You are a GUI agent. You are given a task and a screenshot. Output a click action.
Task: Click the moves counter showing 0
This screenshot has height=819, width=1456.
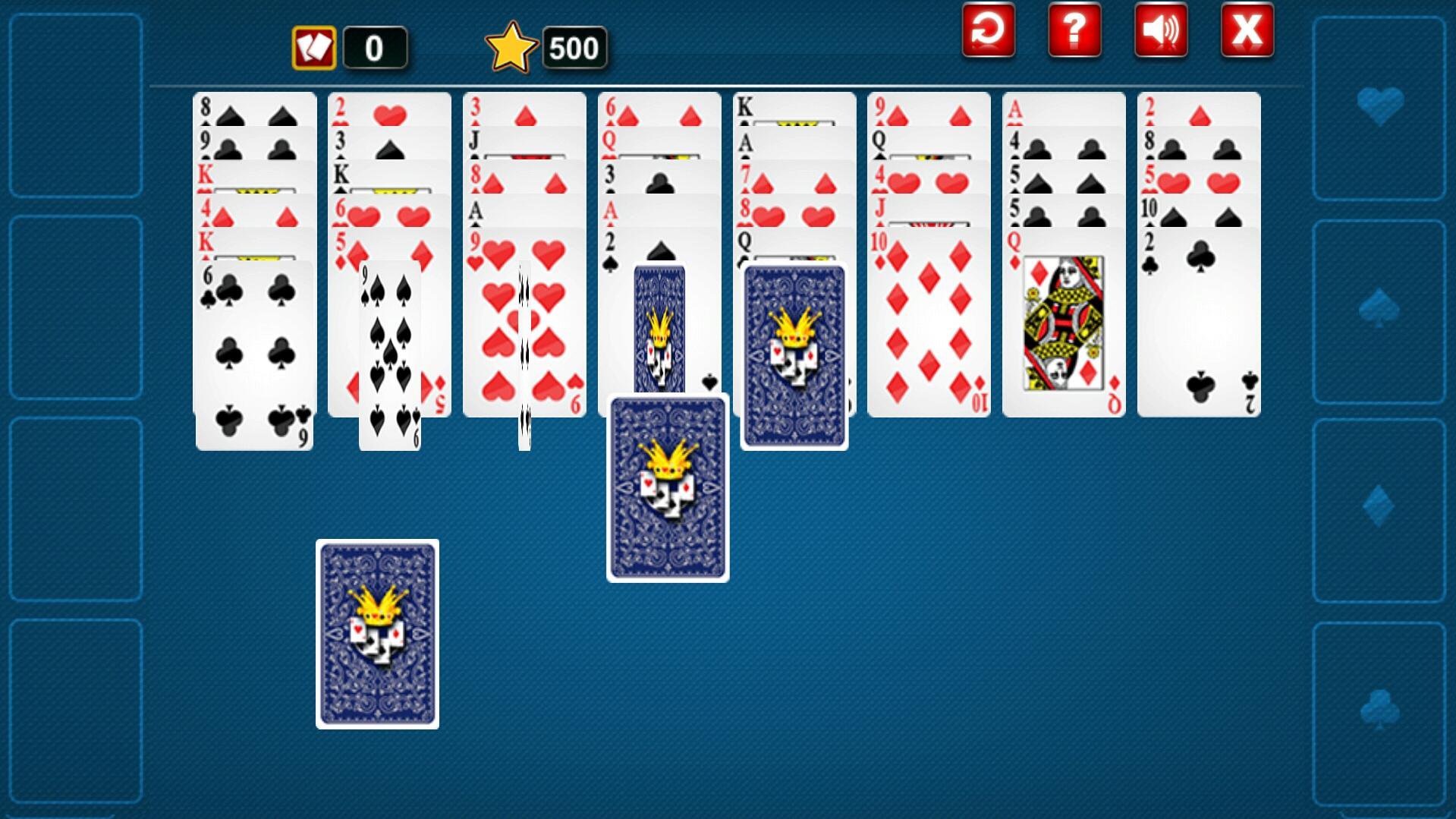point(375,49)
